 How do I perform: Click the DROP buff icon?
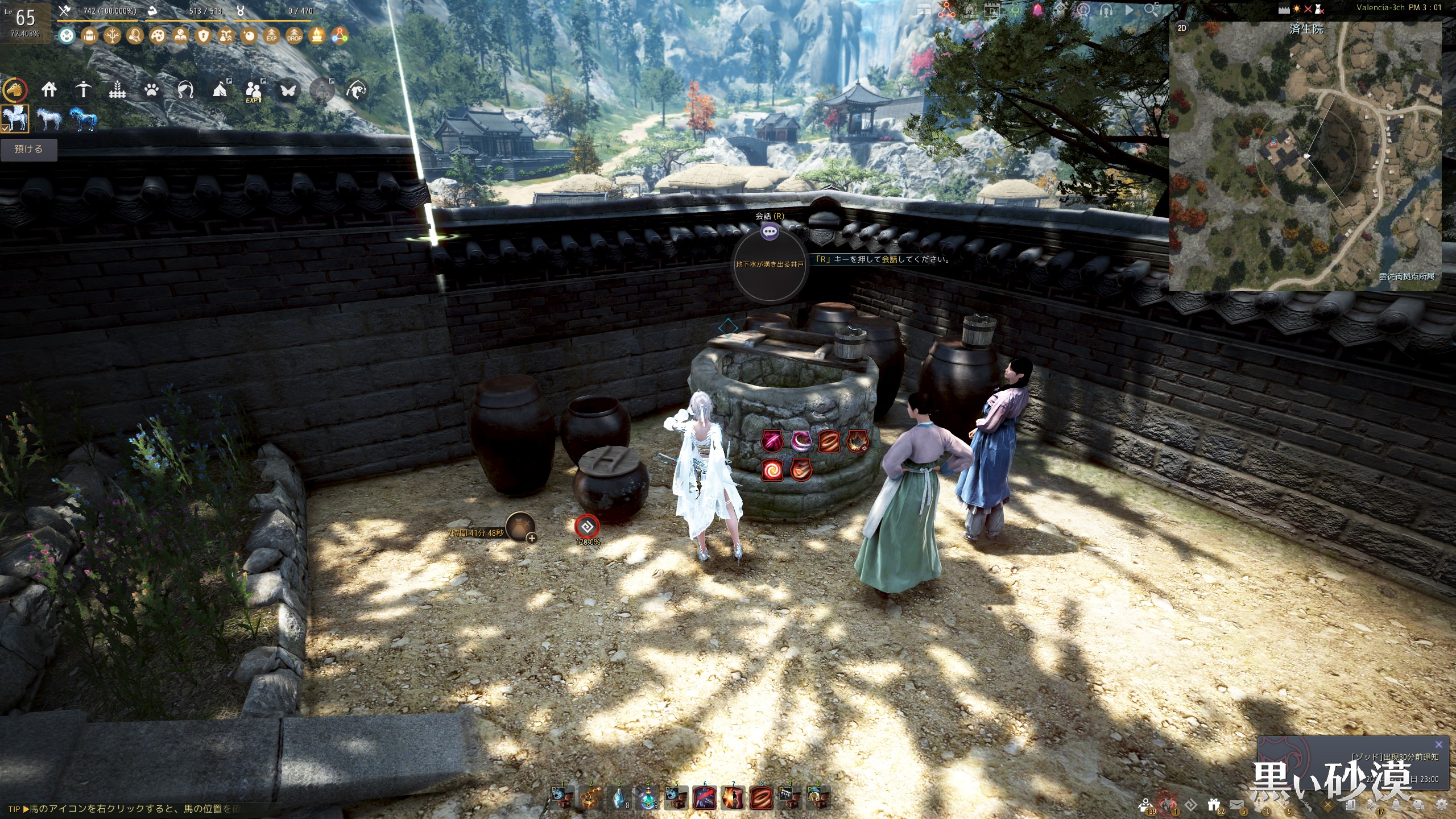(x=294, y=36)
